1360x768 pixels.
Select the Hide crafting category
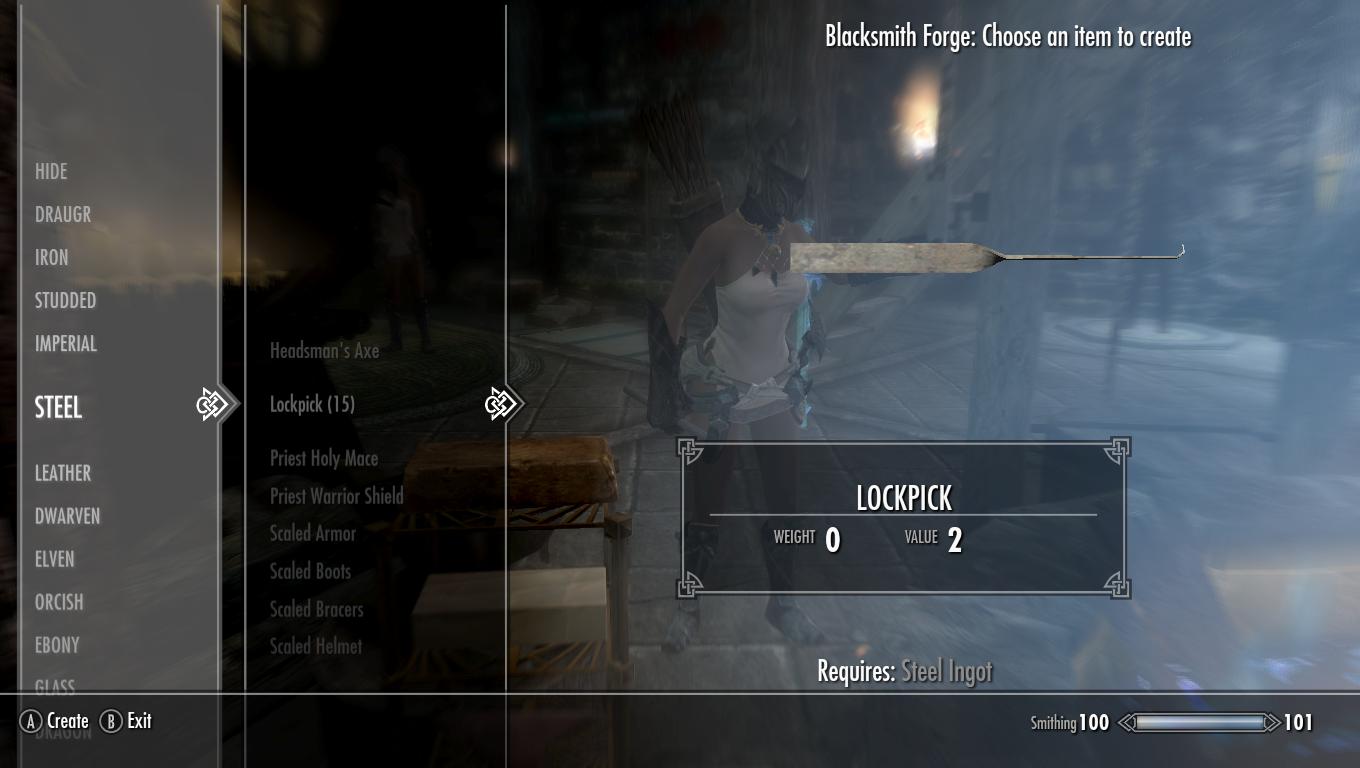(51, 172)
